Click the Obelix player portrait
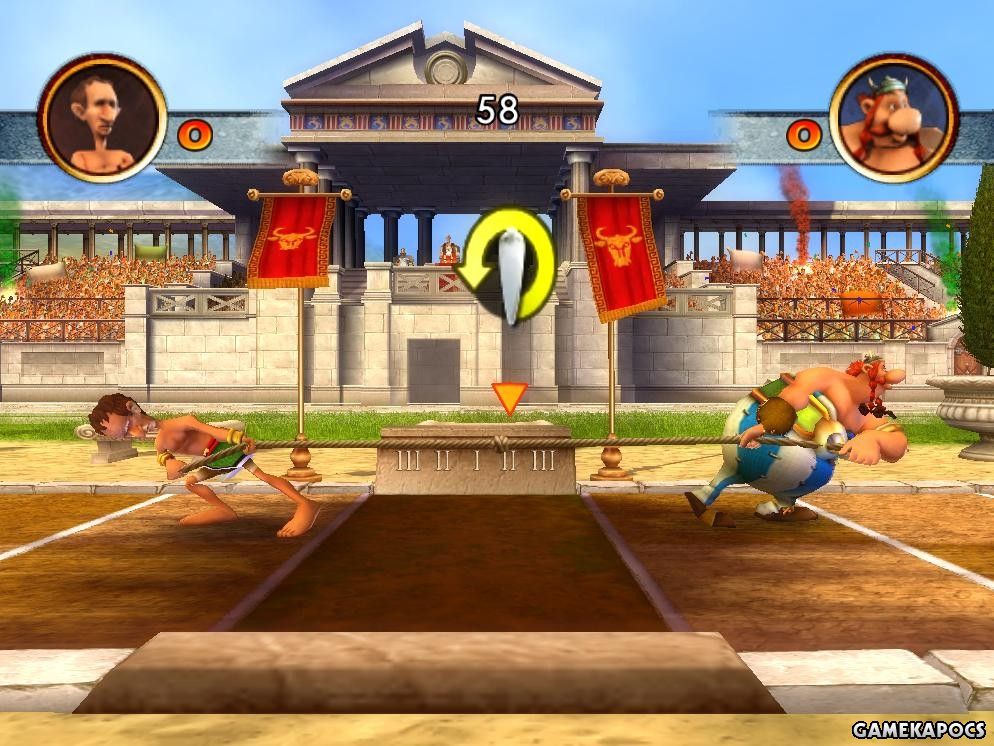Screen dimensions: 994x746 click(892, 118)
